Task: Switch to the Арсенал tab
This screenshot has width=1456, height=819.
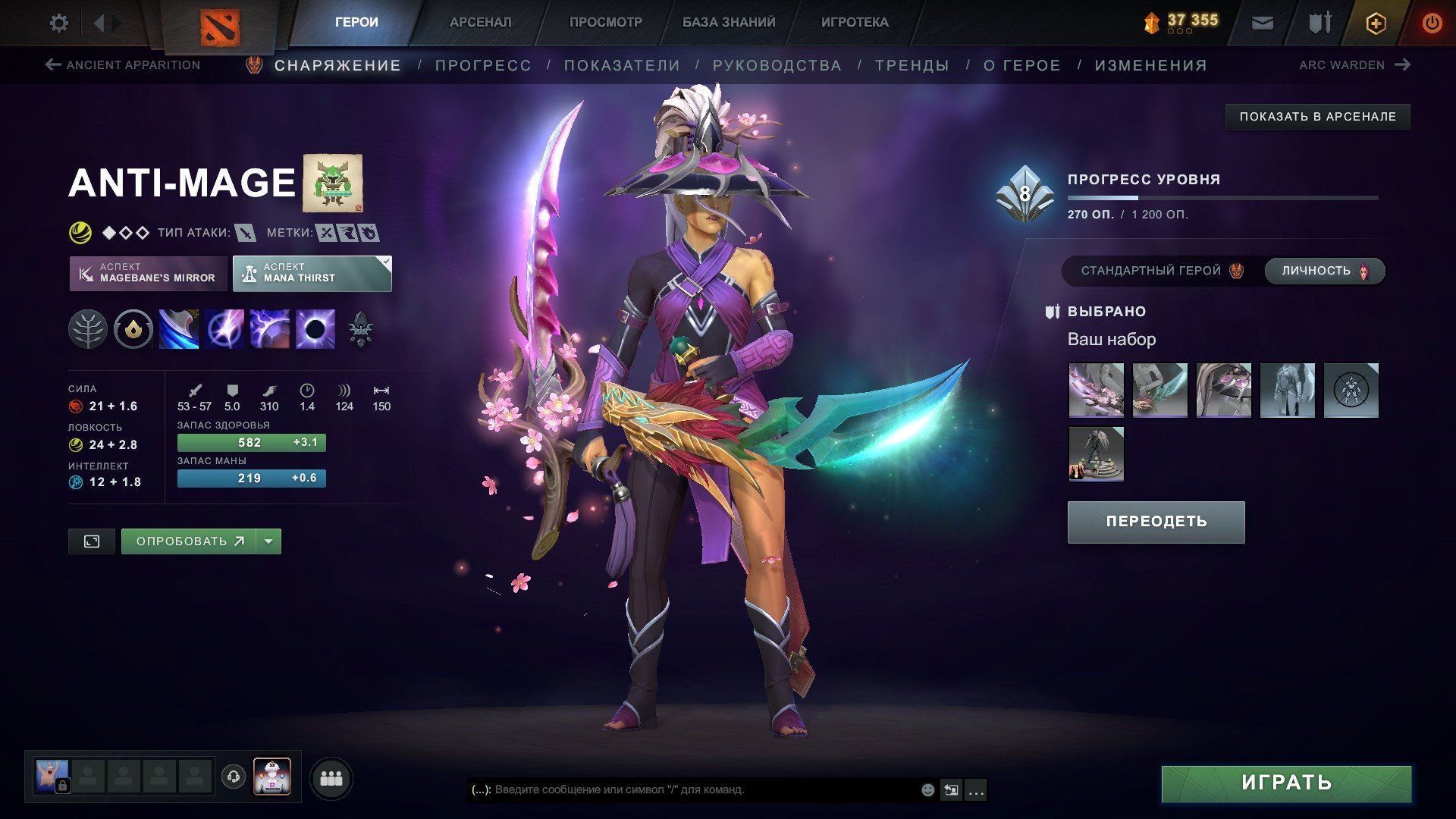Action: coord(480,23)
